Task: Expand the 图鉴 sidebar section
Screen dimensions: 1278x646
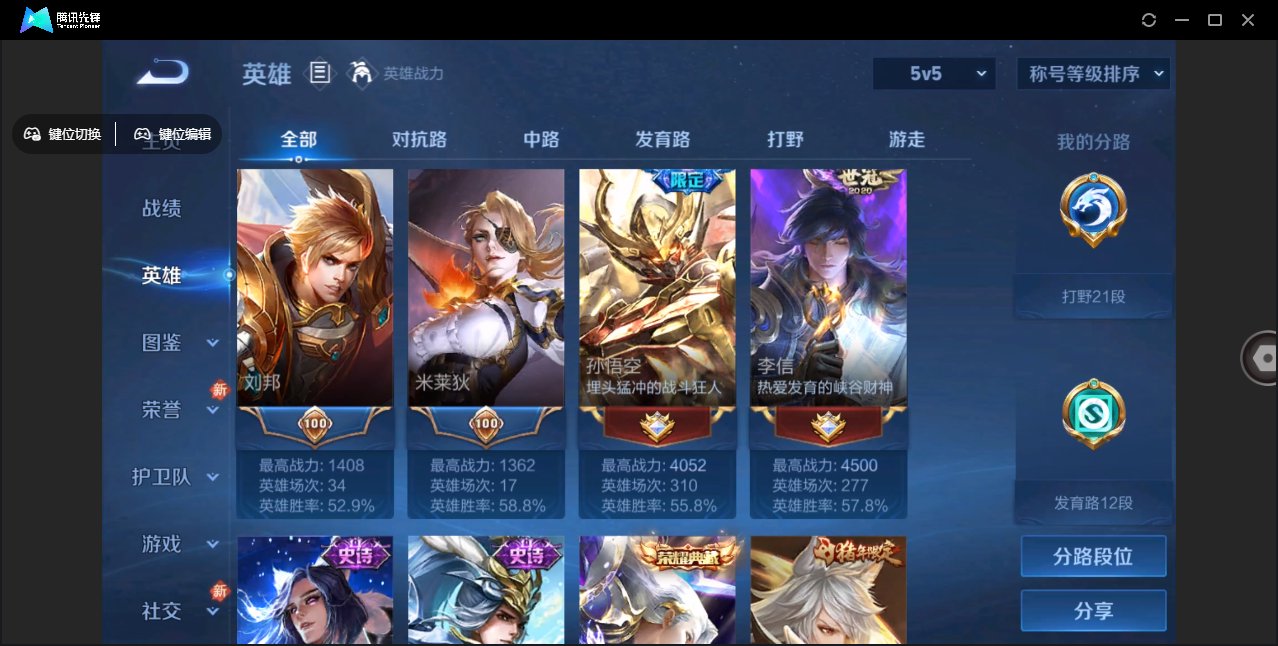Action: [175, 343]
